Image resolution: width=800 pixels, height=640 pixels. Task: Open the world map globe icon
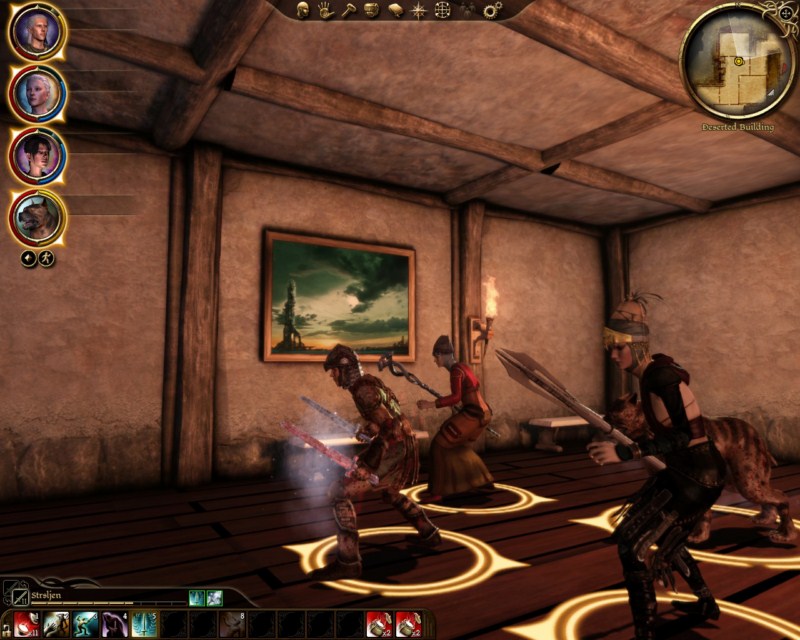coord(443,10)
